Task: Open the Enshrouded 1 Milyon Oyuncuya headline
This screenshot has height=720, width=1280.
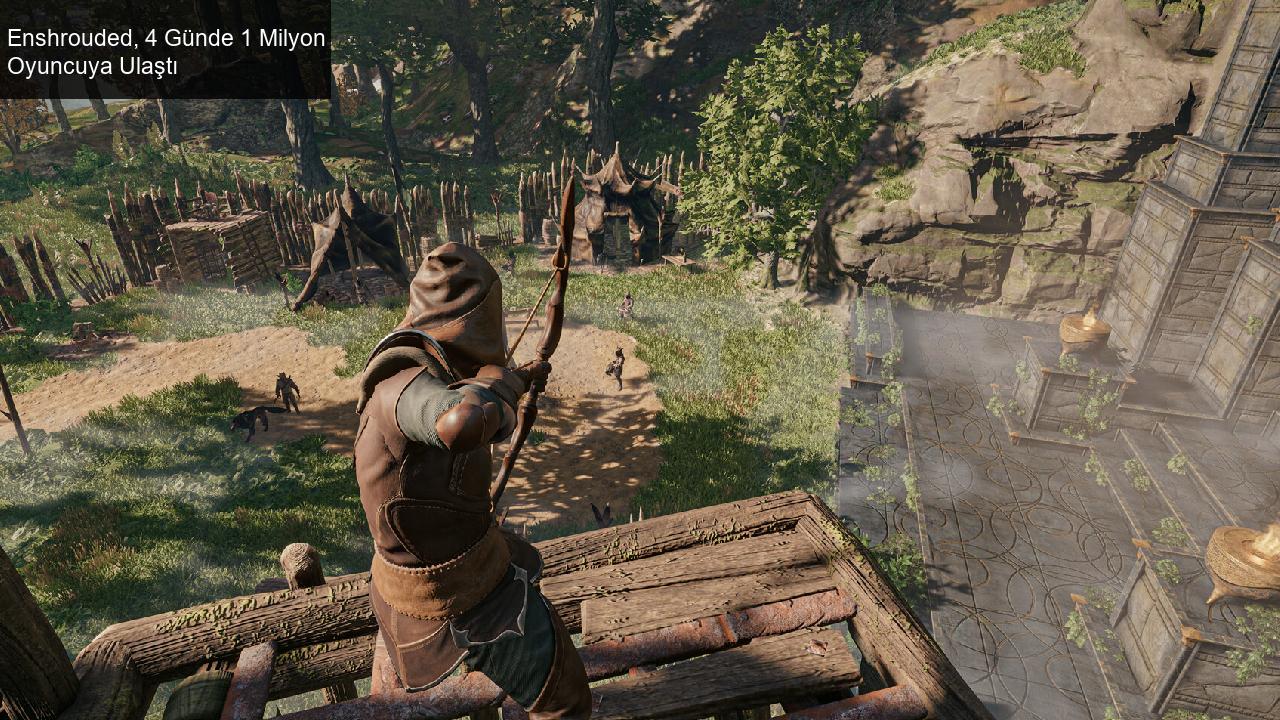Action: point(166,52)
